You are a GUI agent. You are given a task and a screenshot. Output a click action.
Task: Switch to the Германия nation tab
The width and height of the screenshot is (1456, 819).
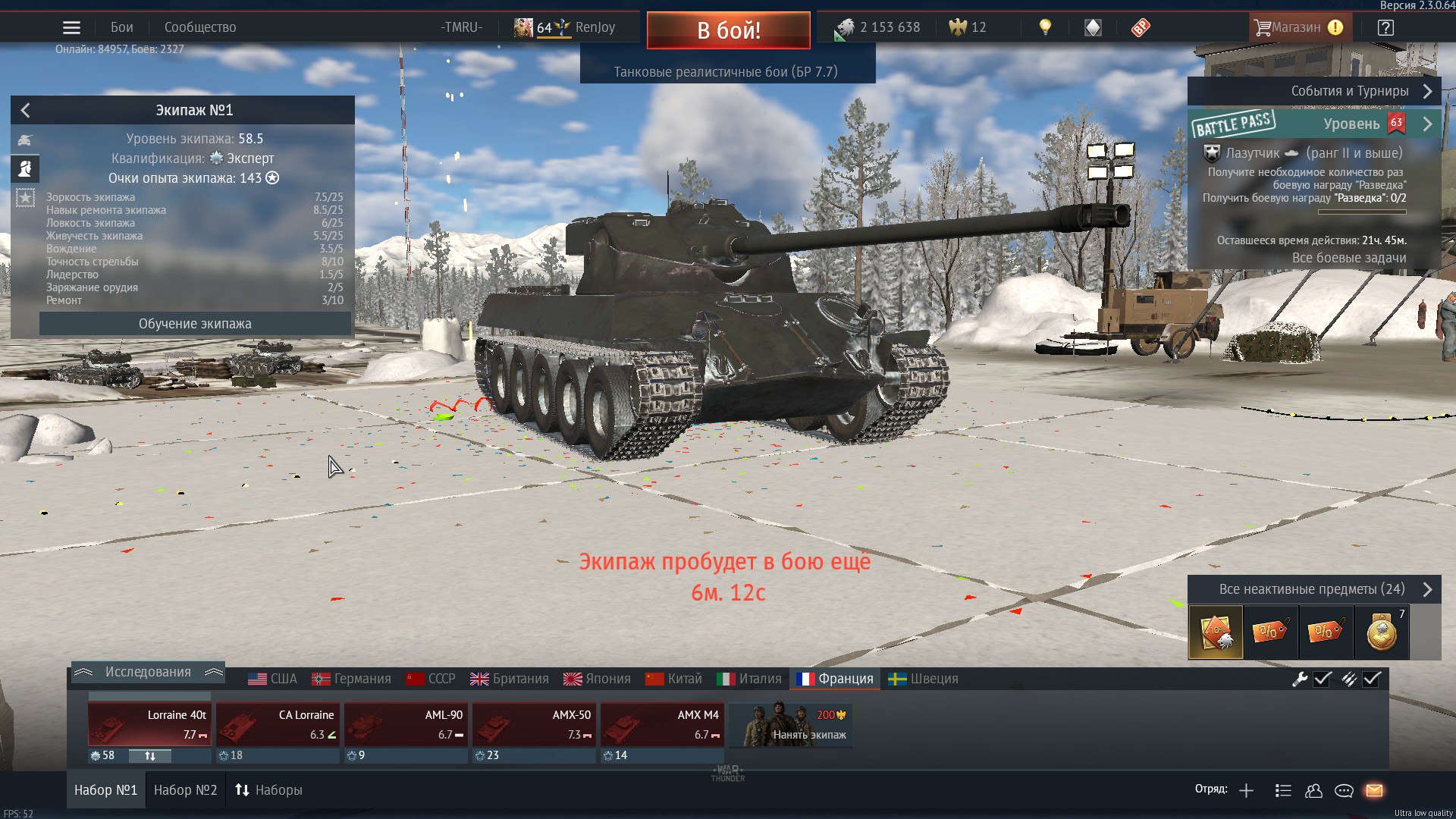(x=353, y=679)
